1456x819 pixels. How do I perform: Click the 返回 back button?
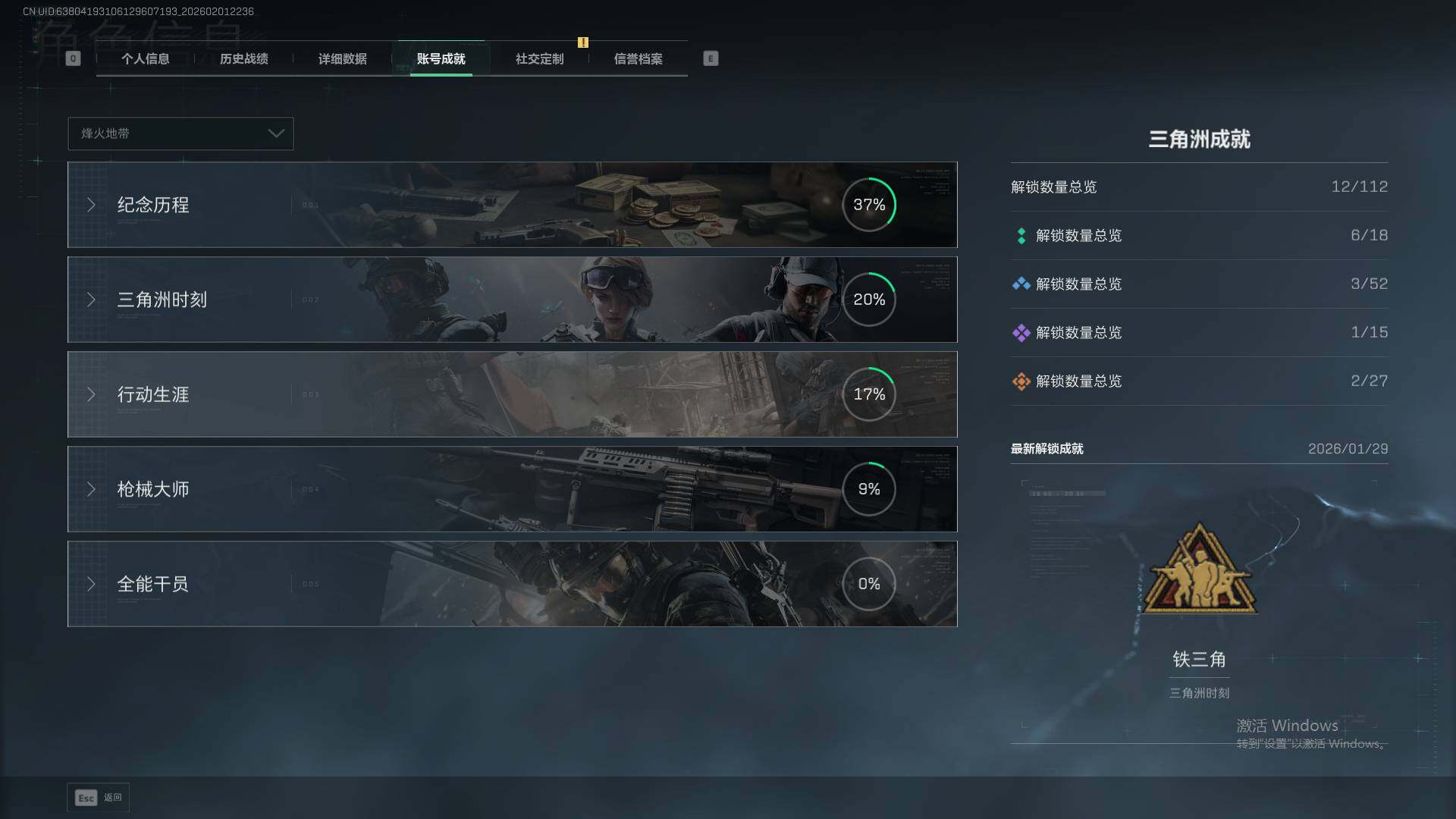coord(99,798)
